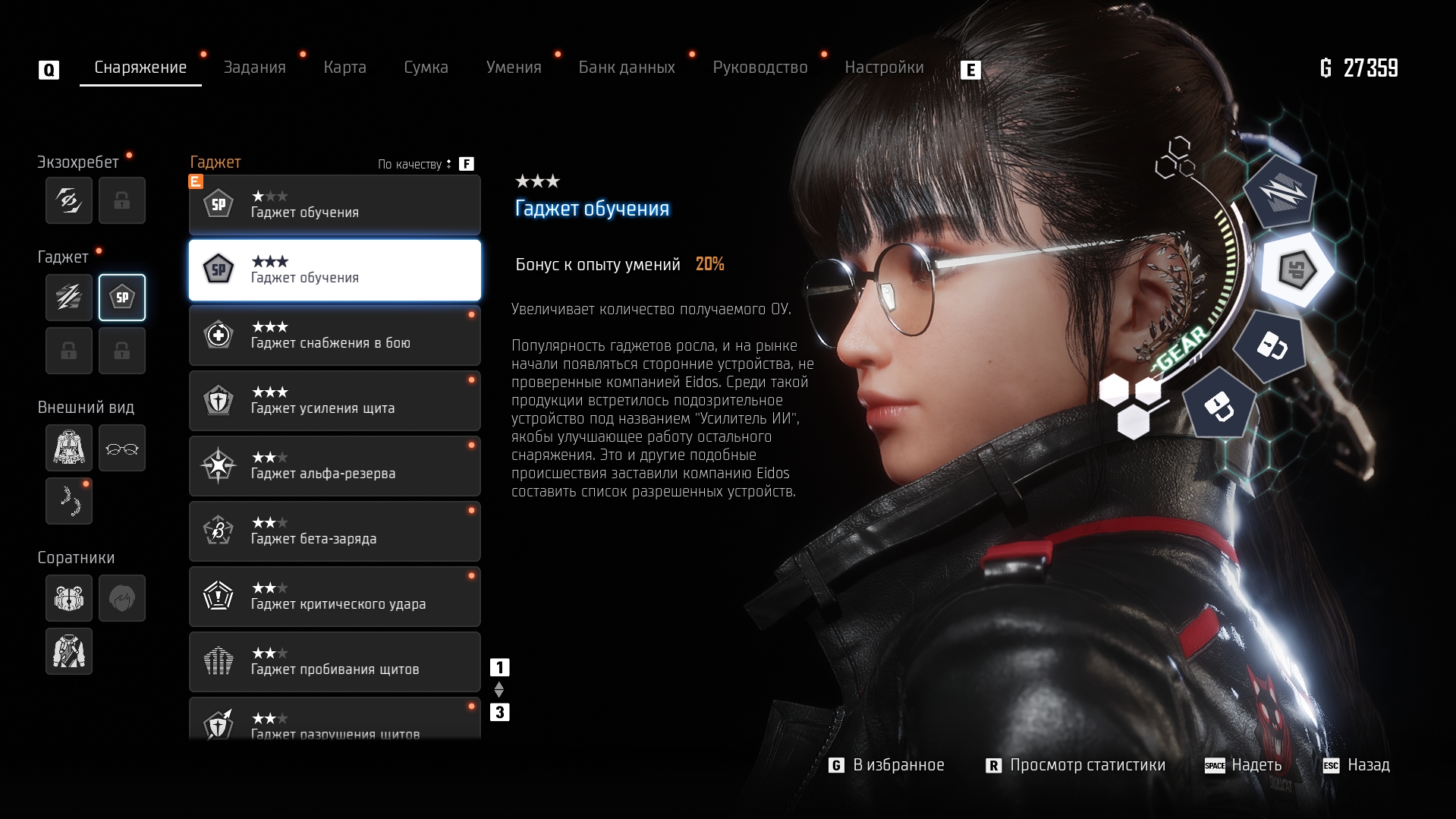Choose Гаджет снабжения в бою
The height and width of the screenshot is (819, 1456).
[335, 335]
